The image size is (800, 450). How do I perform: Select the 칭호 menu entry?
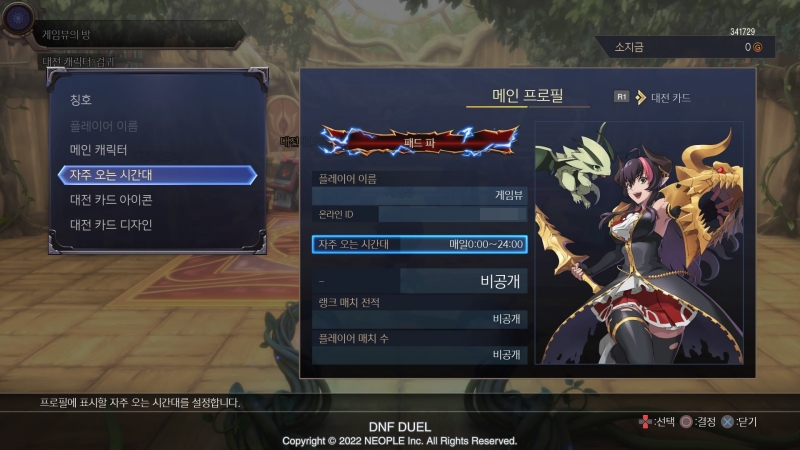pyautogui.click(x=82, y=100)
